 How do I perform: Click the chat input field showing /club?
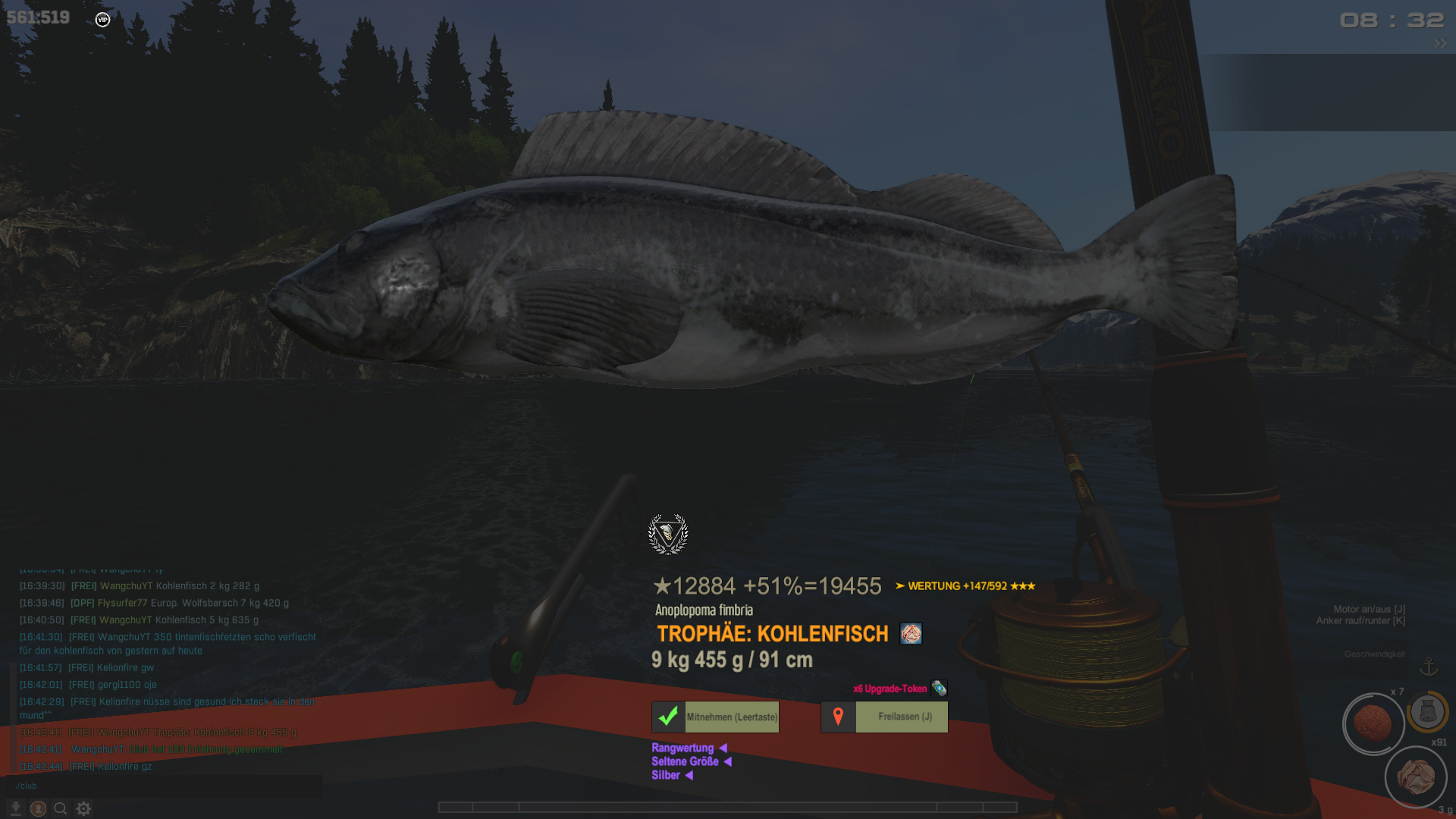coord(165,786)
